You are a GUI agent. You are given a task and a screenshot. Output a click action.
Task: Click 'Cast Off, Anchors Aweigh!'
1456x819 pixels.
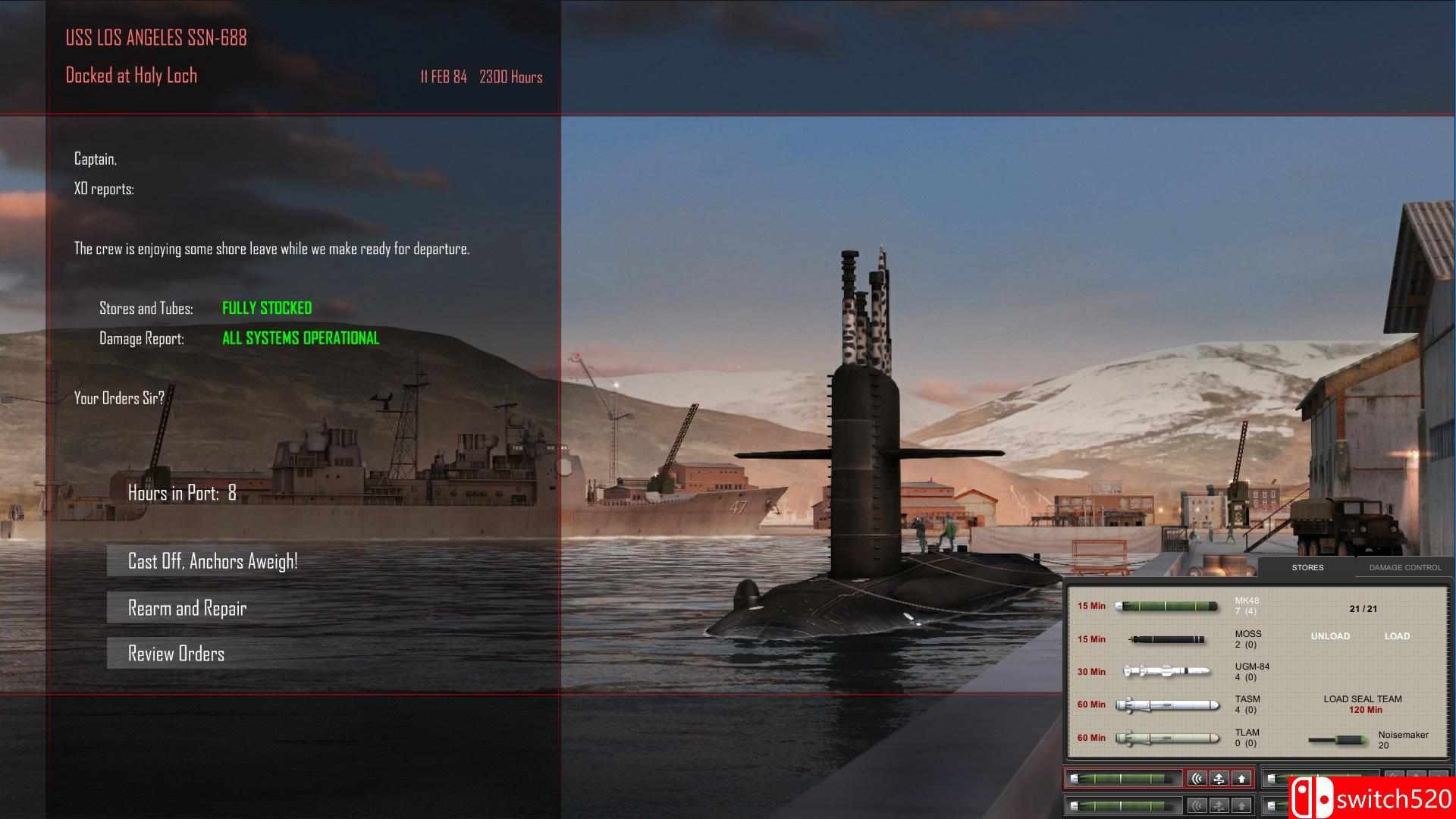213,561
